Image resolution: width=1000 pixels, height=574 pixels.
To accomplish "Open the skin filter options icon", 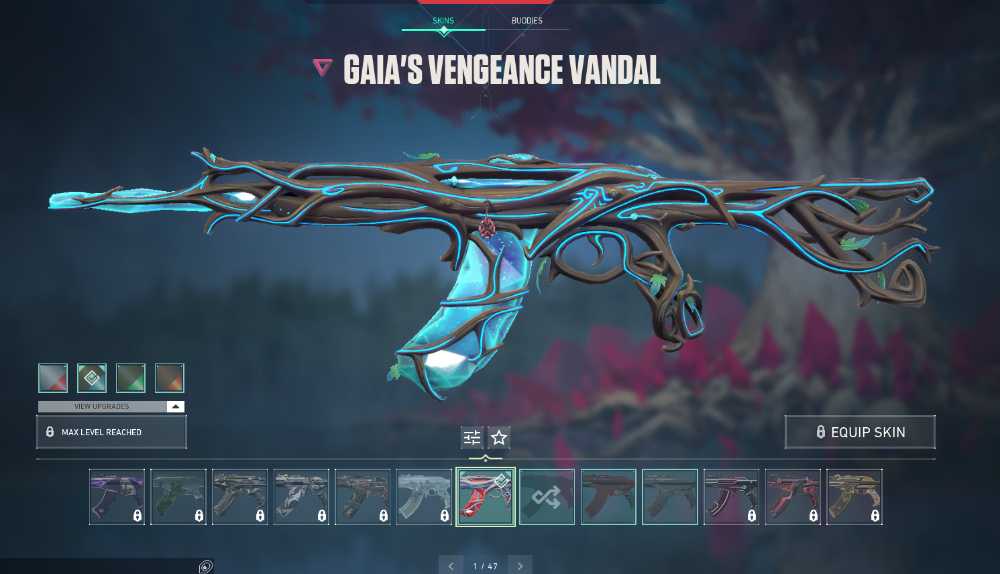I will tap(472, 437).
